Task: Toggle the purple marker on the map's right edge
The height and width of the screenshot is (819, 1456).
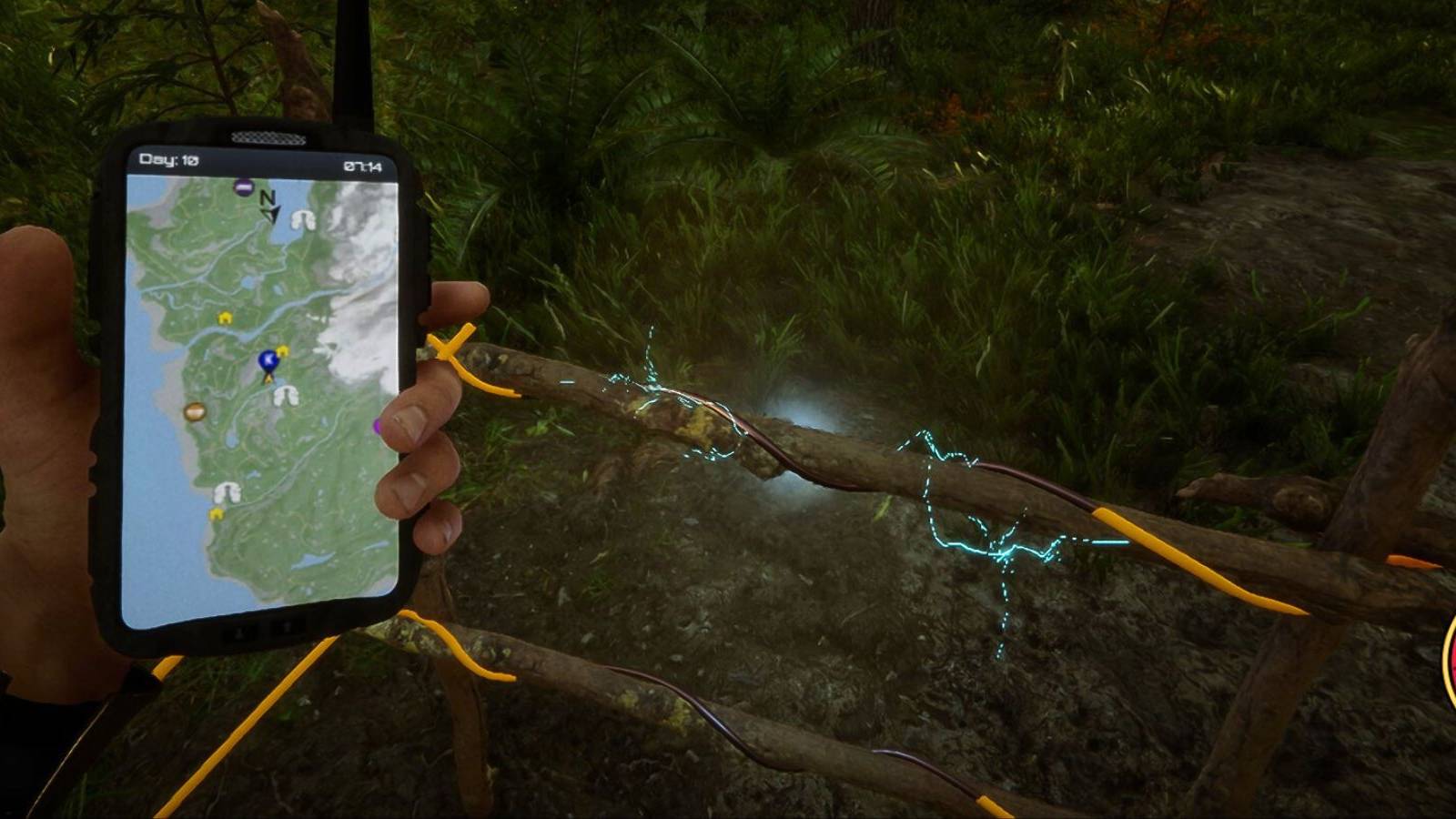Action: [x=378, y=426]
